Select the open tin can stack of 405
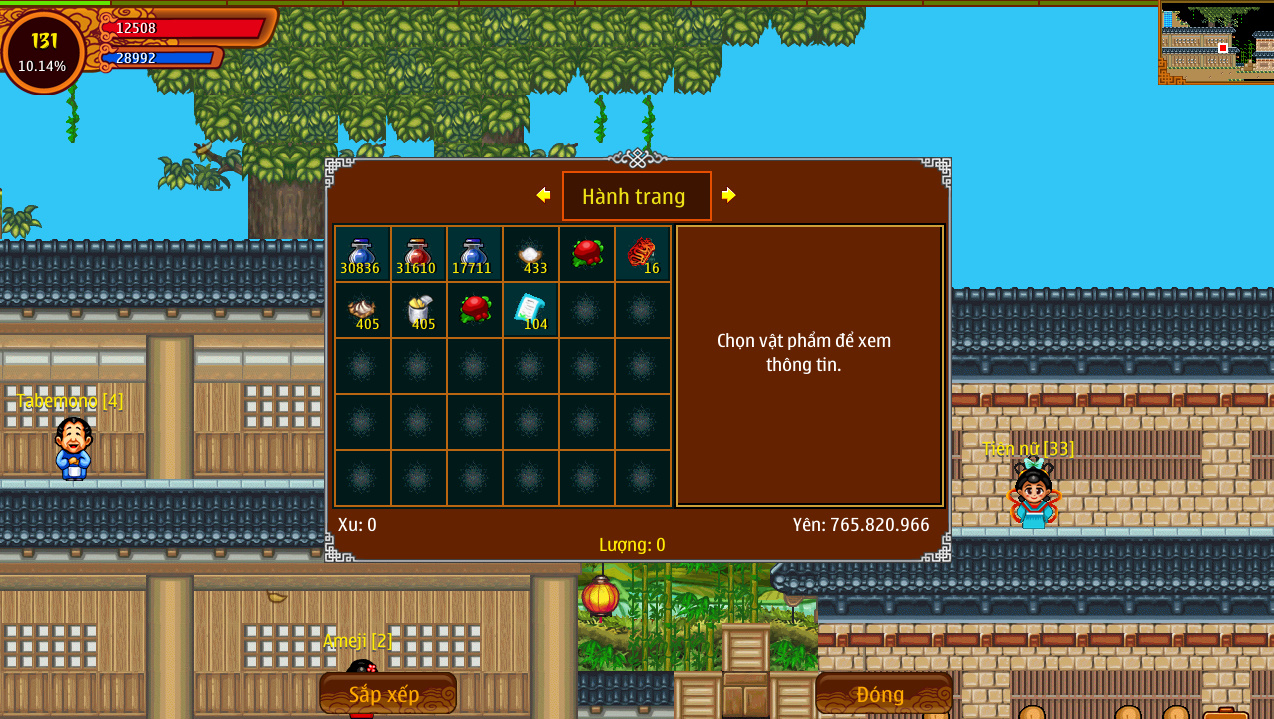The width and height of the screenshot is (1274, 719). (418, 310)
